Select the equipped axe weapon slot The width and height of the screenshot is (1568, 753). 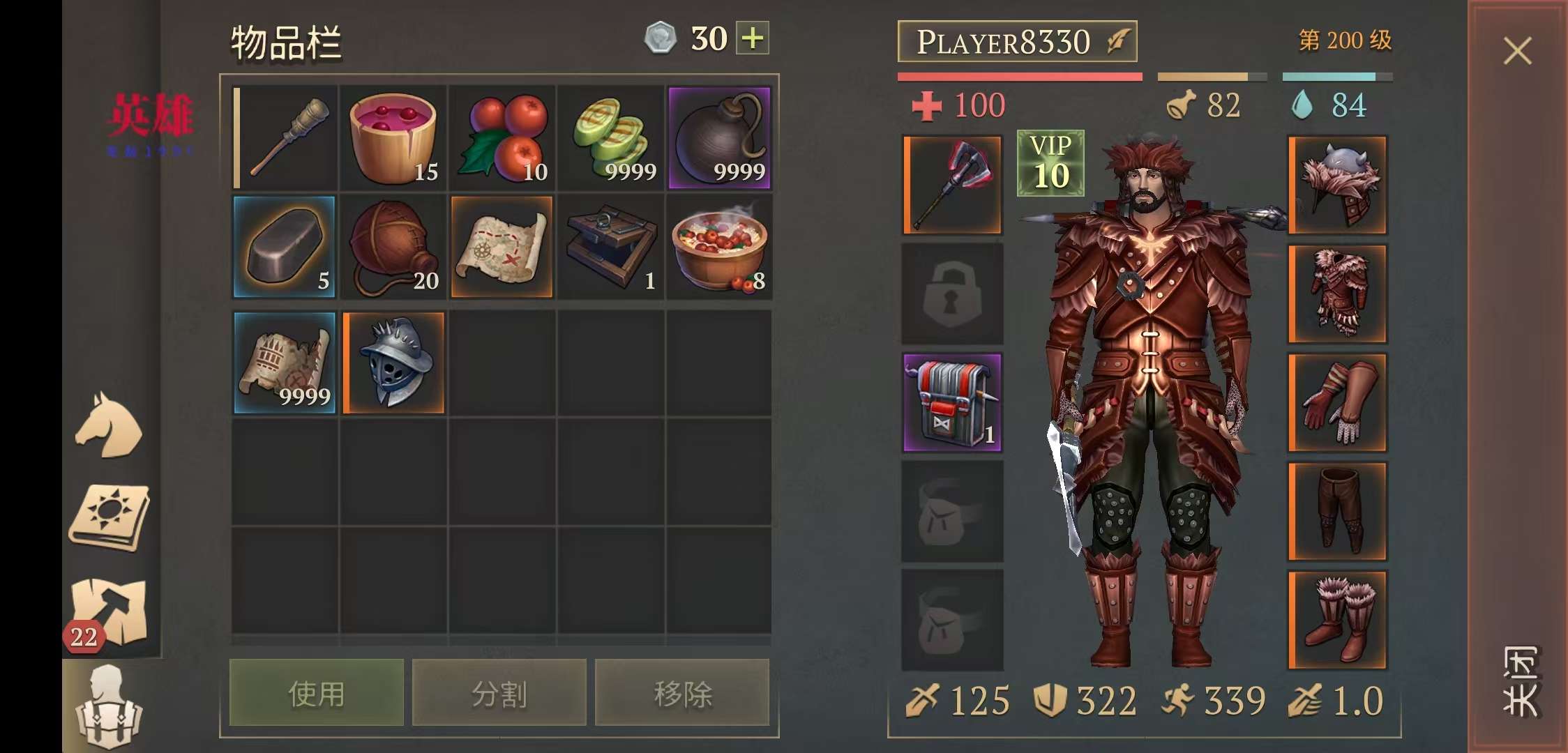tap(952, 185)
